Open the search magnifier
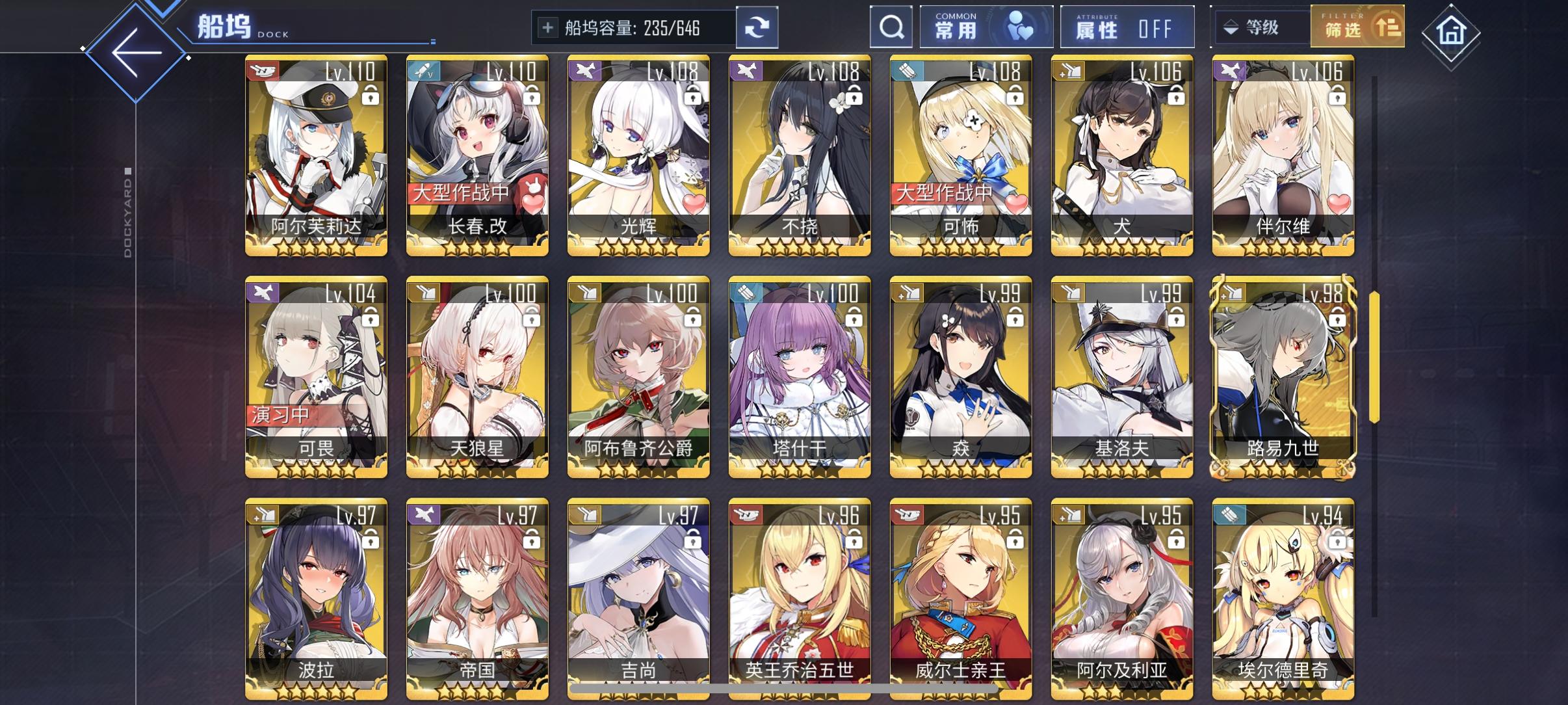This screenshot has height=705, width=1568. (891, 27)
